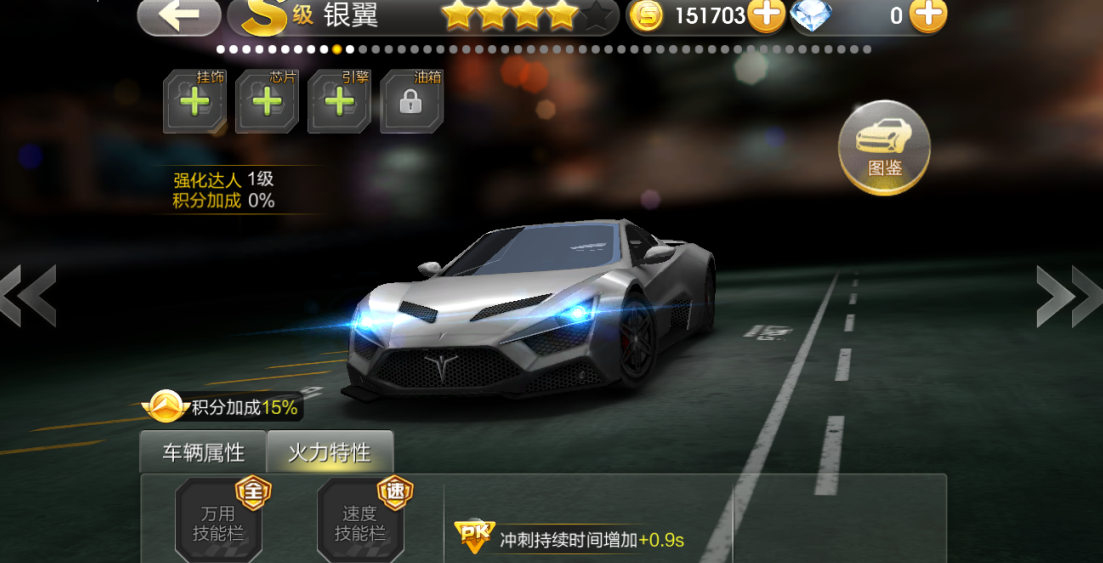This screenshot has height=563, width=1103.
Task: Switch to the 车辆属性 tab
Action: point(203,452)
